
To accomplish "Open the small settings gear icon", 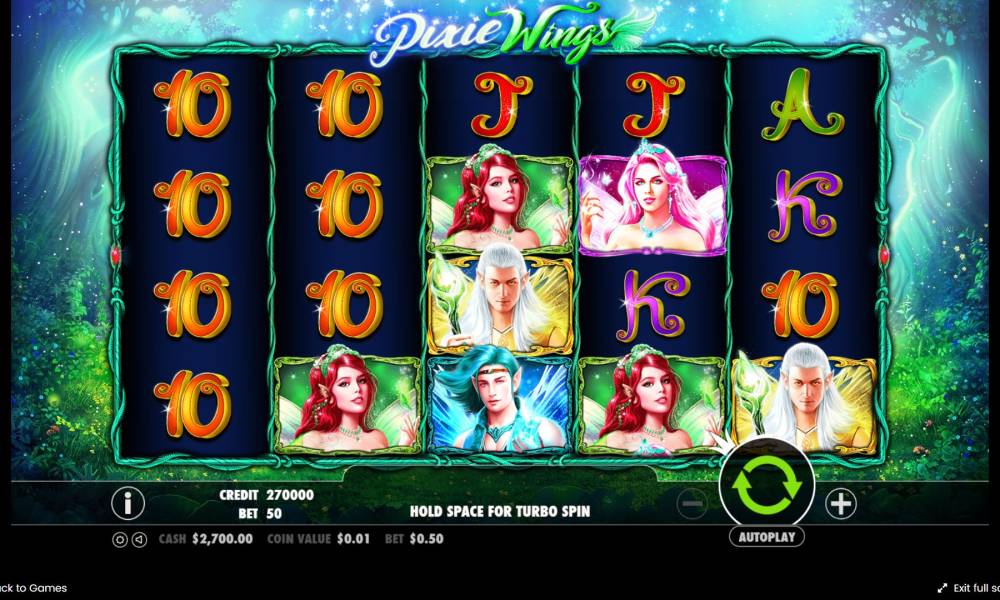I will pos(120,539).
